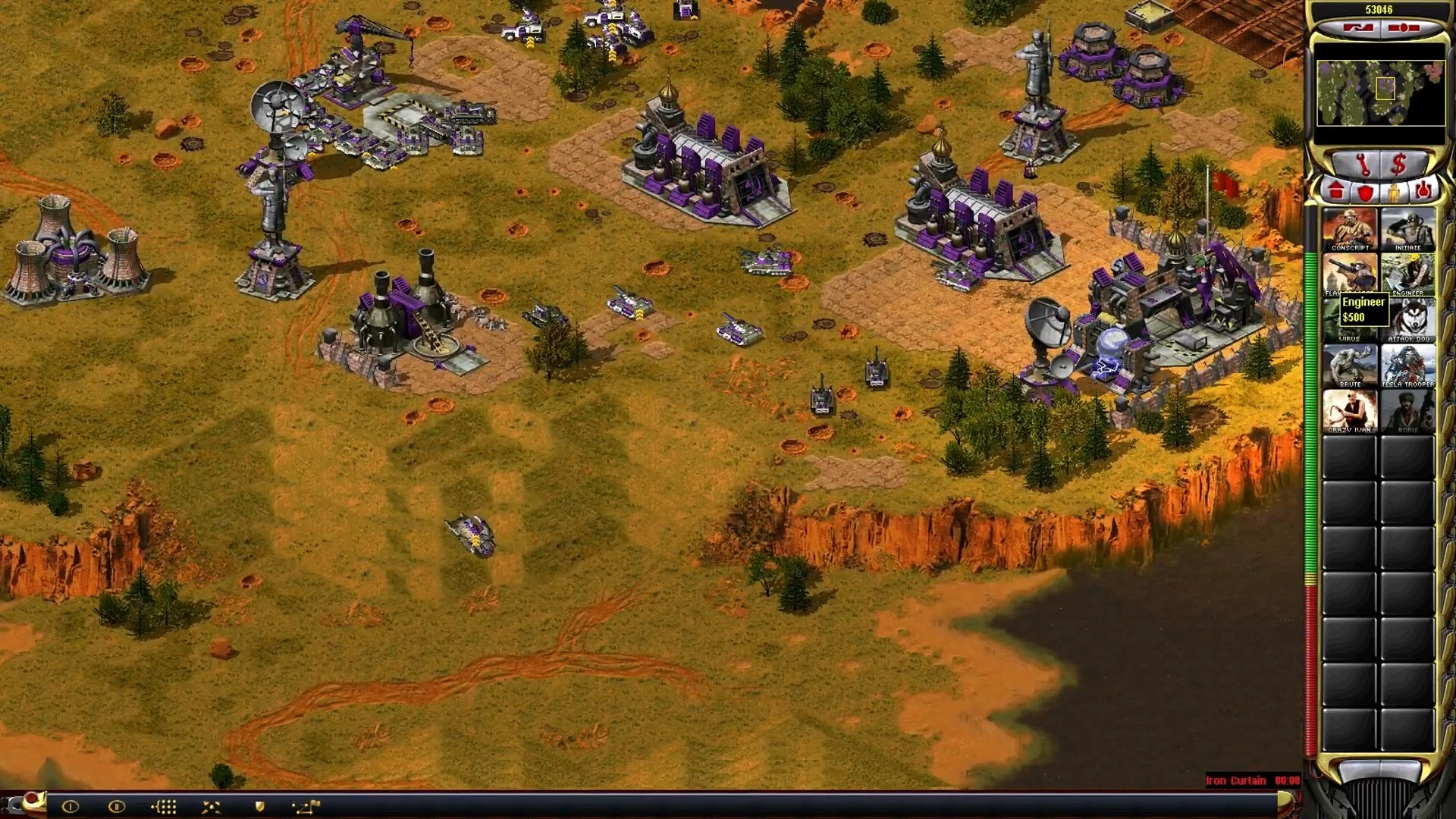Train Crazy Ivan
This screenshot has height=819, width=1456.
tap(1350, 411)
